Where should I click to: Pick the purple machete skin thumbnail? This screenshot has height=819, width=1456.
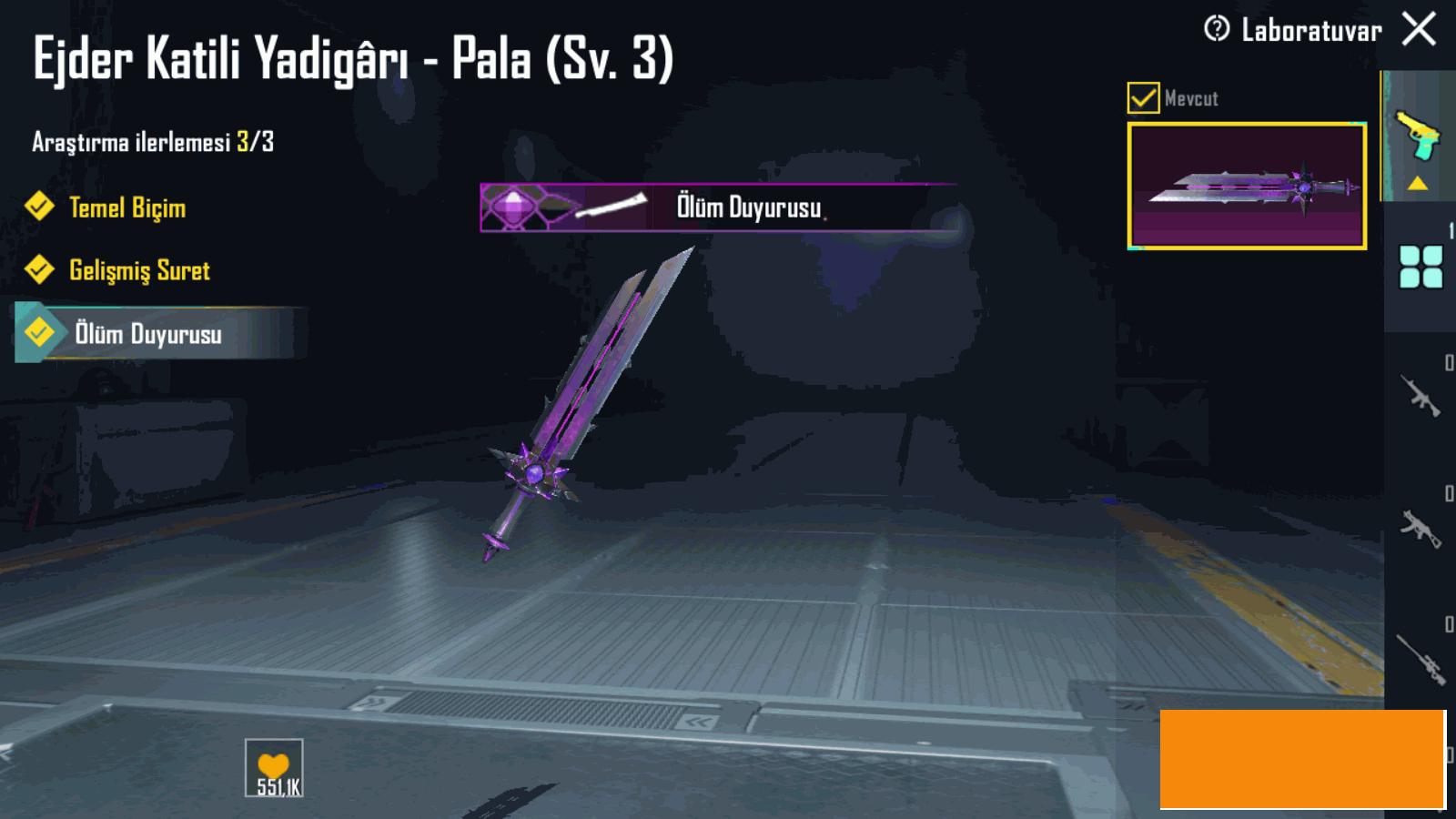point(1247,186)
